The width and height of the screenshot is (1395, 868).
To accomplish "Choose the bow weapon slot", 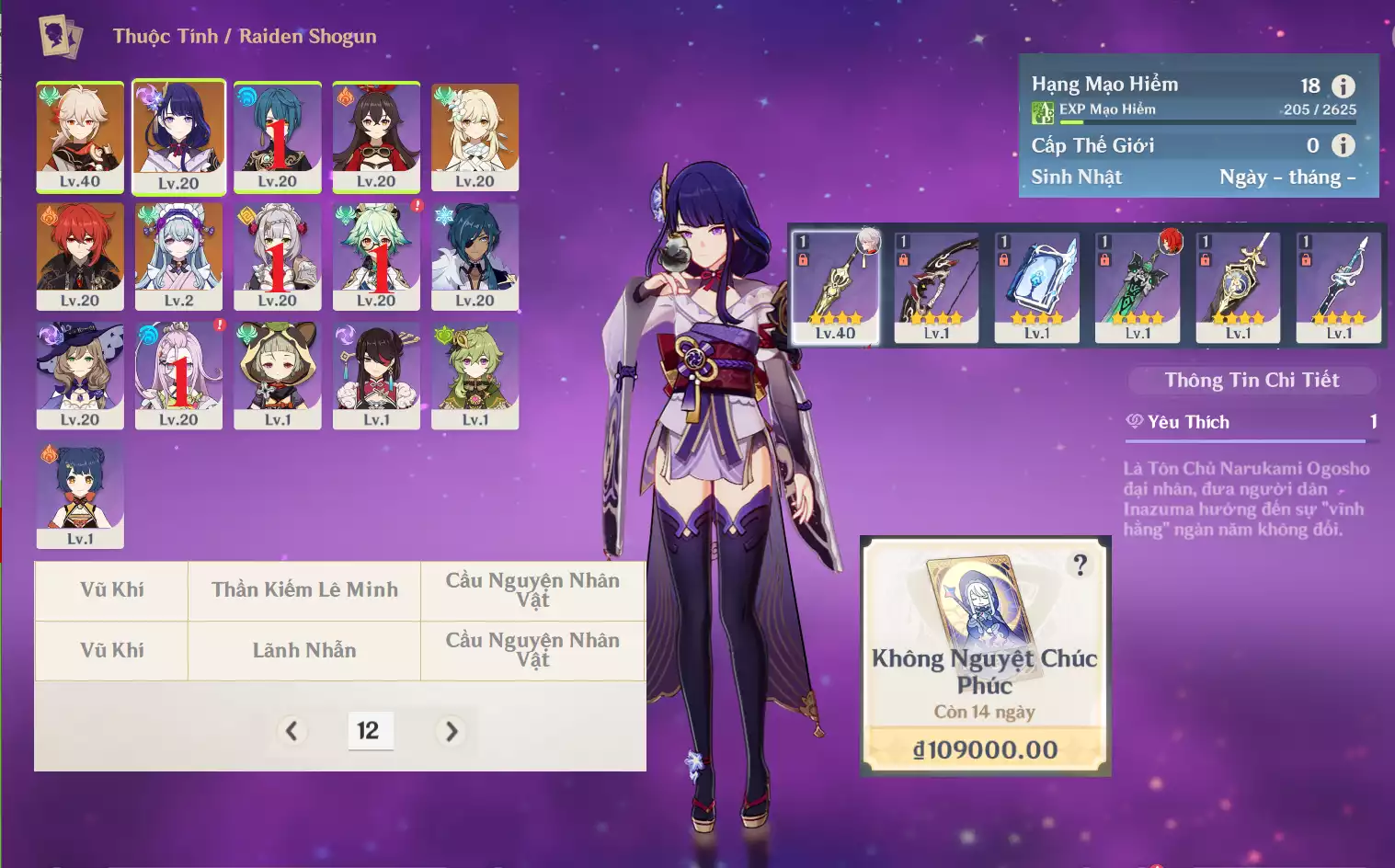I will tap(936, 286).
